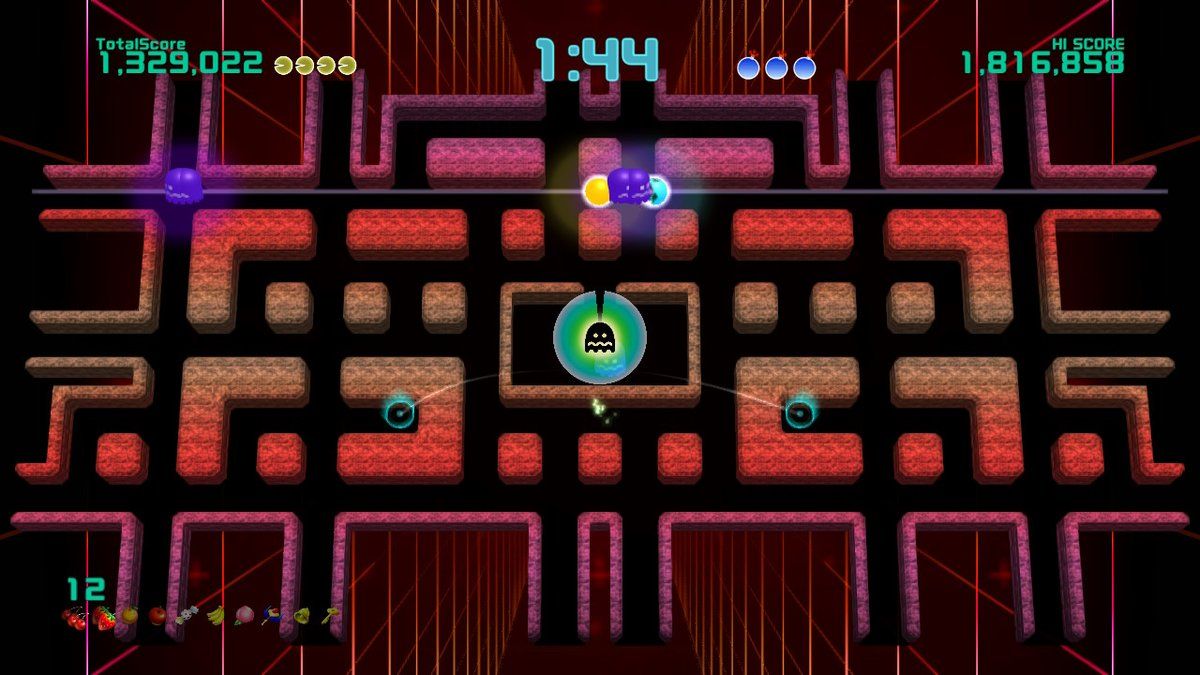Click the banana bunch icon
The width and height of the screenshot is (1200, 675).
tap(215, 616)
